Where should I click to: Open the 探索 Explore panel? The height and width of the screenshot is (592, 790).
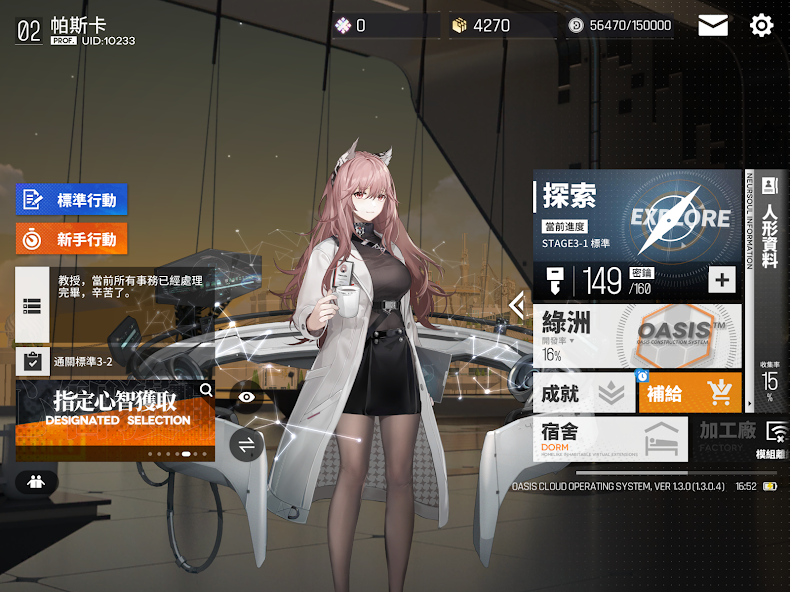click(x=637, y=216)
